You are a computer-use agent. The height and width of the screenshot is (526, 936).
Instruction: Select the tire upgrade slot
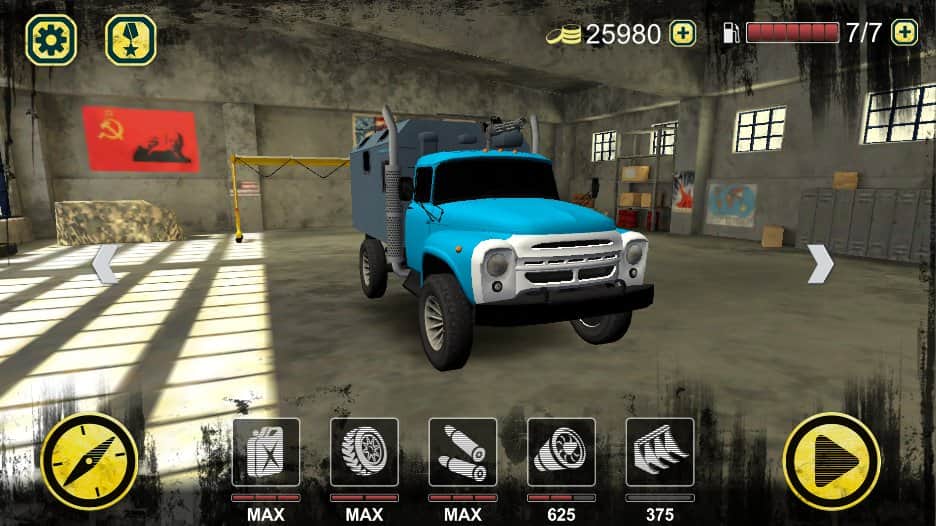[x=364, y=452]
